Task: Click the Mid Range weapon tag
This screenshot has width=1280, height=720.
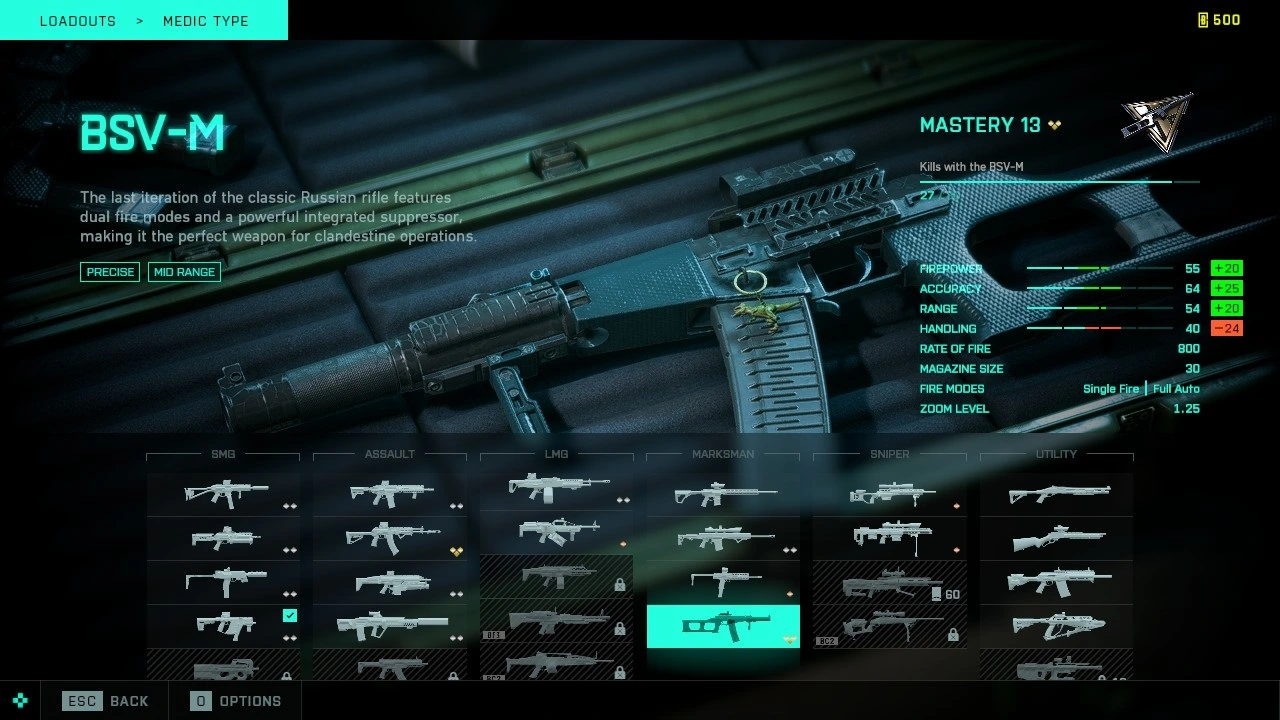Action: (x=184, y=272)
